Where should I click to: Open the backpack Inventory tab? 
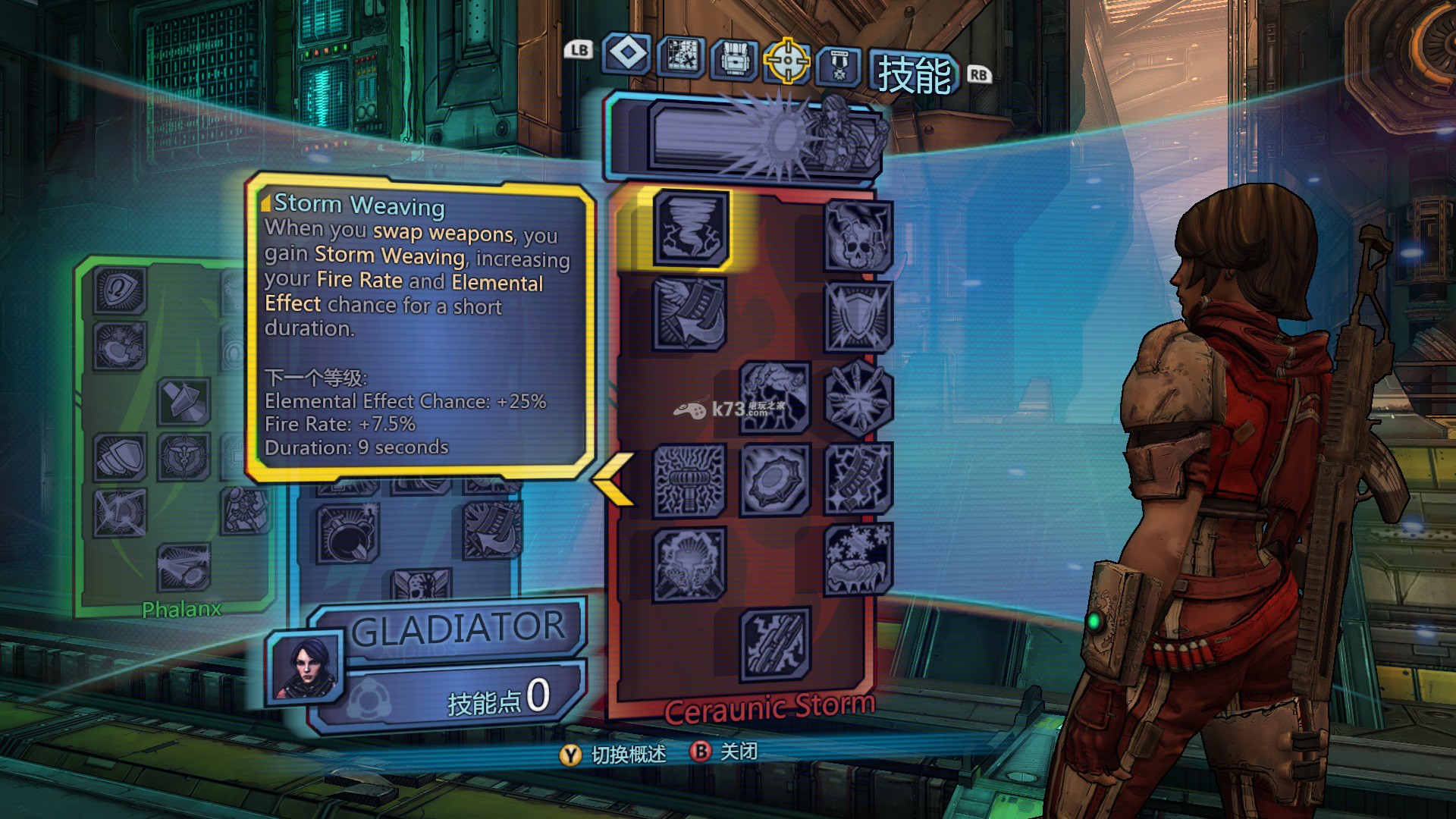tap(733, 59)
